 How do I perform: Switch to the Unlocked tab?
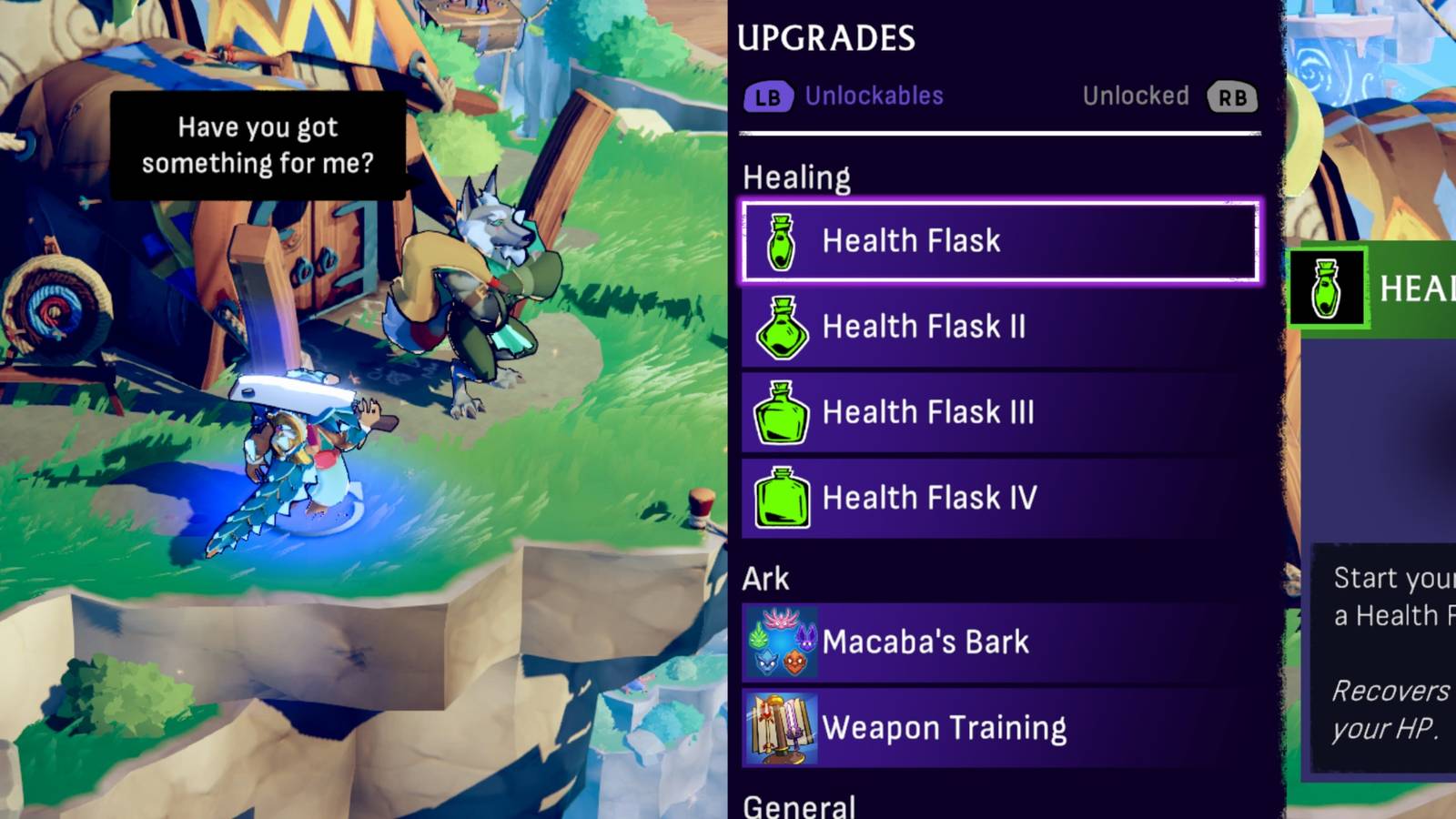1136,96
